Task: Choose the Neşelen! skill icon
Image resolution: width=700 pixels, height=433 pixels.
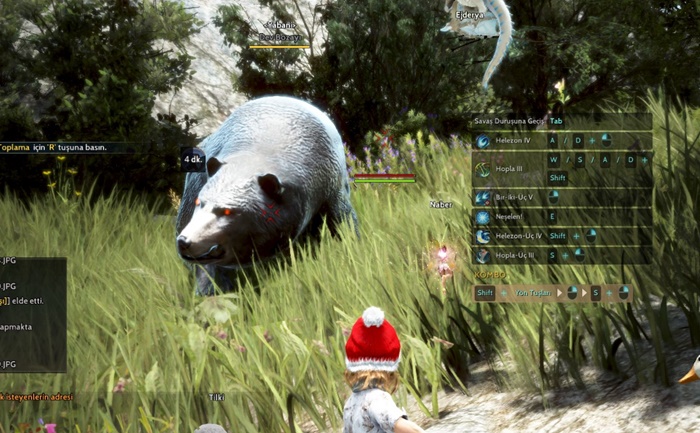Action: click(x=483, y=217)
